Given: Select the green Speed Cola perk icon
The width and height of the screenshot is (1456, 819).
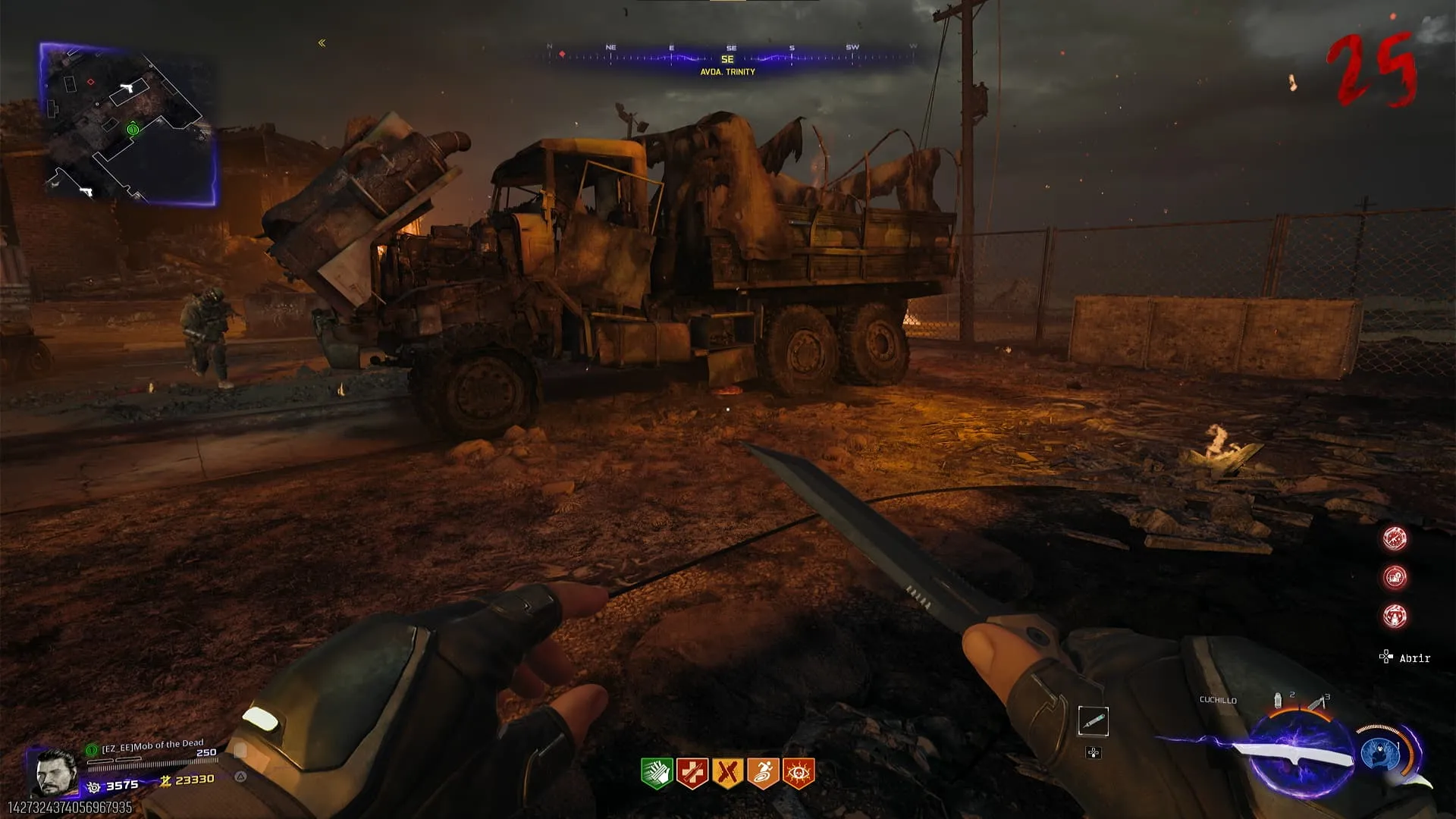Looking at the screenshot, I should 657,773.
